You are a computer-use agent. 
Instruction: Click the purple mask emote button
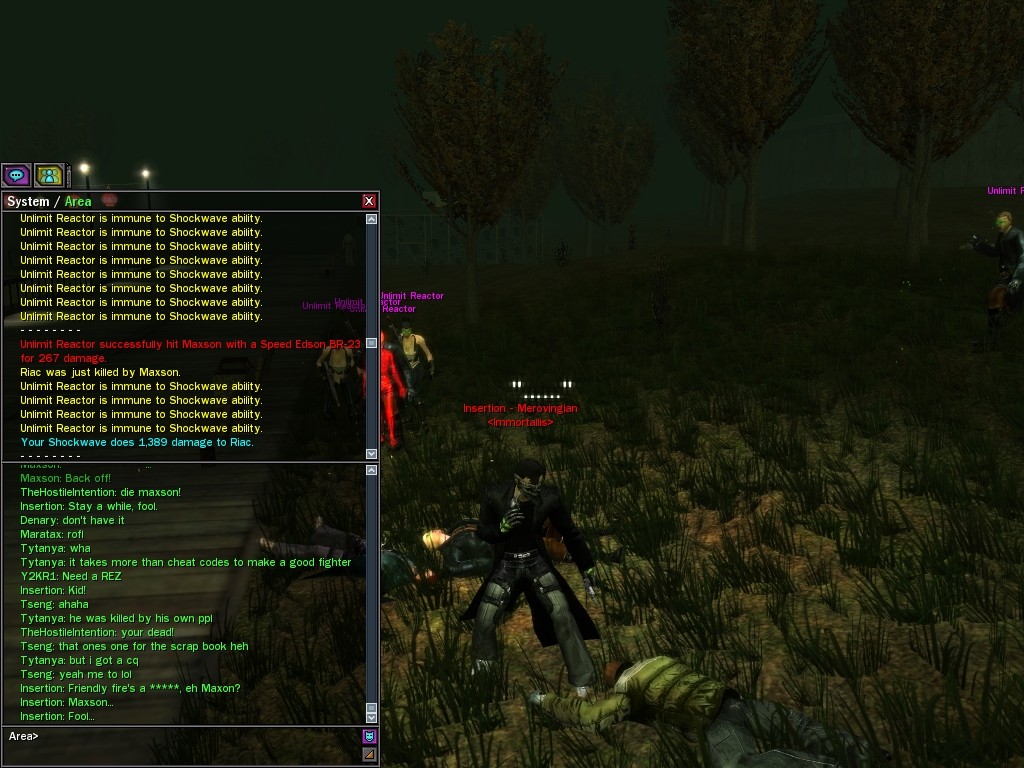coord(369,737)
